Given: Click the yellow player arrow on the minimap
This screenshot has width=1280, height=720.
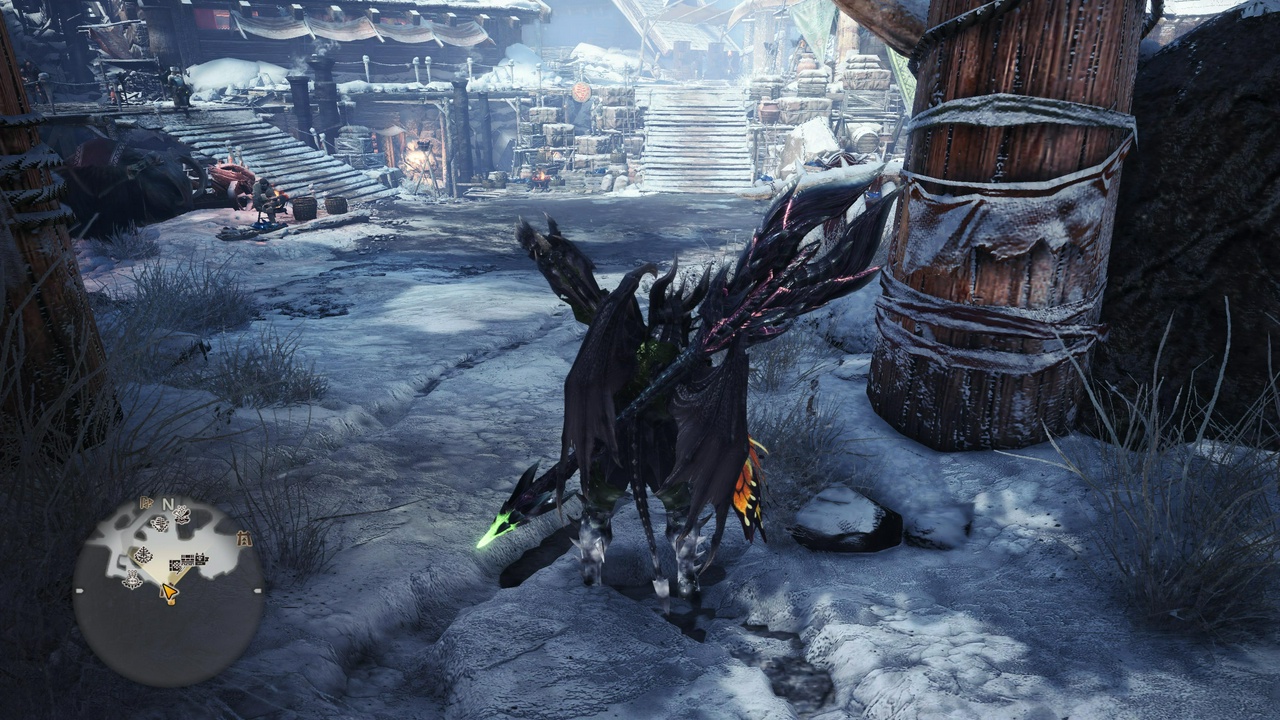Looking at the screenshot, I should (x=168, y=589).
